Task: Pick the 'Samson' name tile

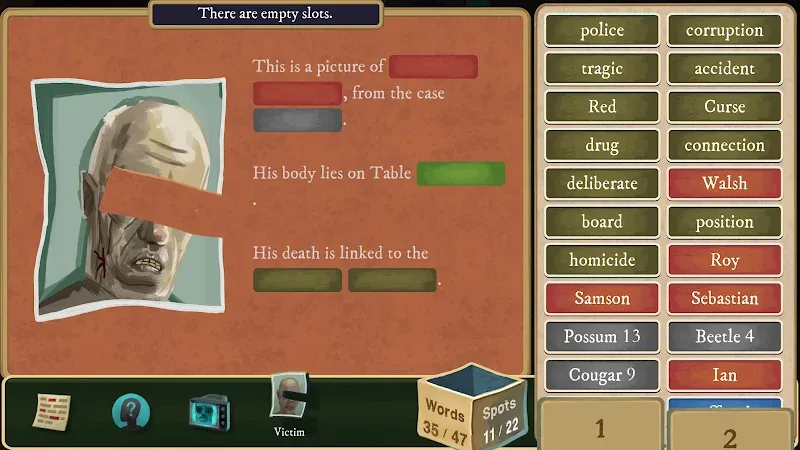Action: point(602,298)
